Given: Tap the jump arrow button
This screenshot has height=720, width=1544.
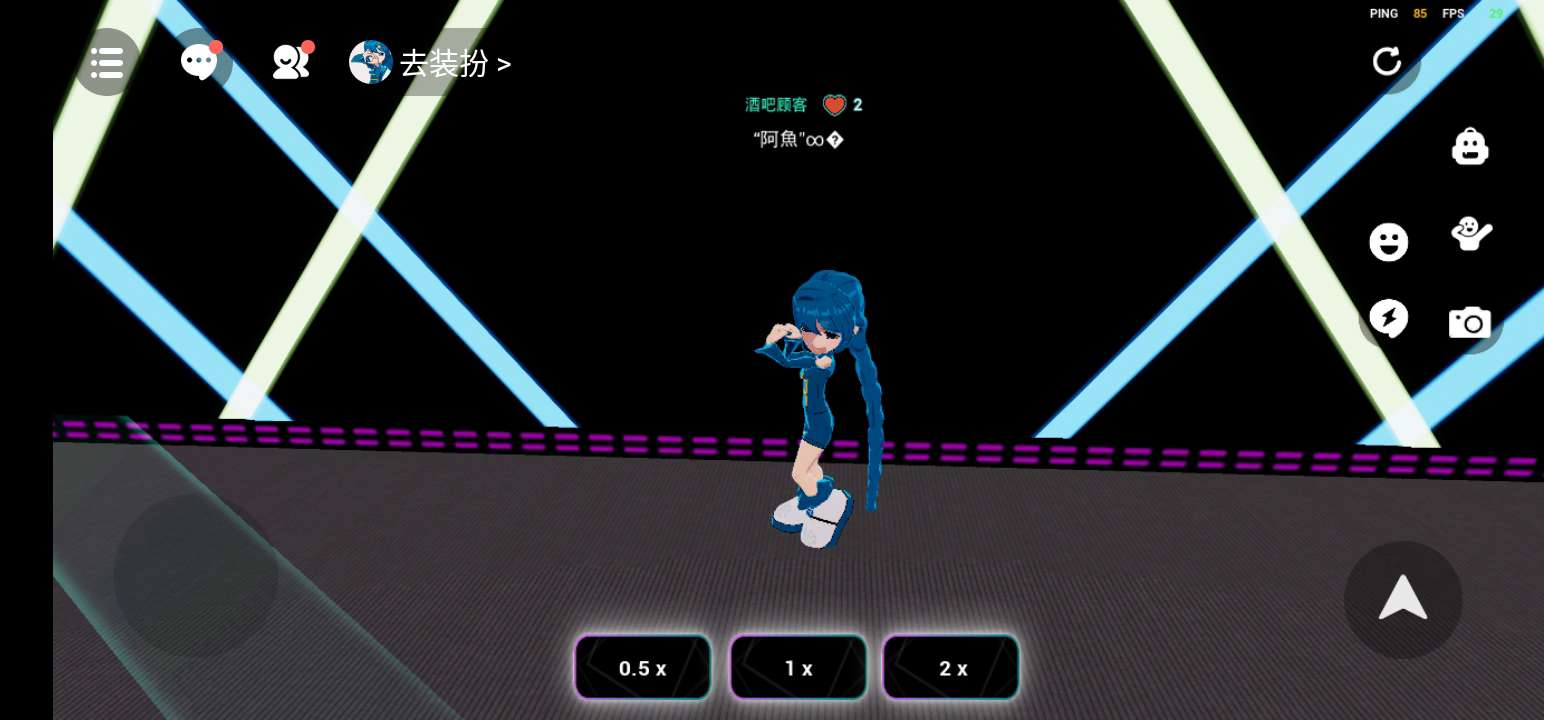Looking at the screenshot, I should pos(1403,599).
